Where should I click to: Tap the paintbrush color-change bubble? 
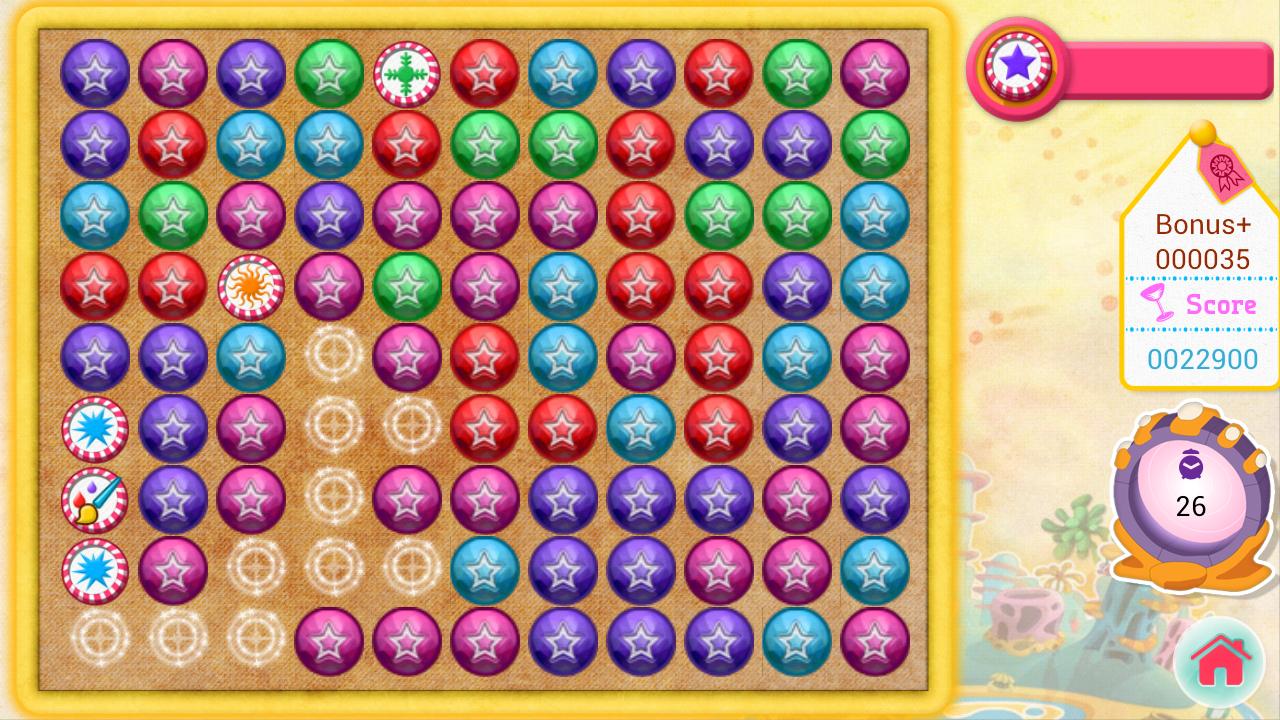pos(95,499)
